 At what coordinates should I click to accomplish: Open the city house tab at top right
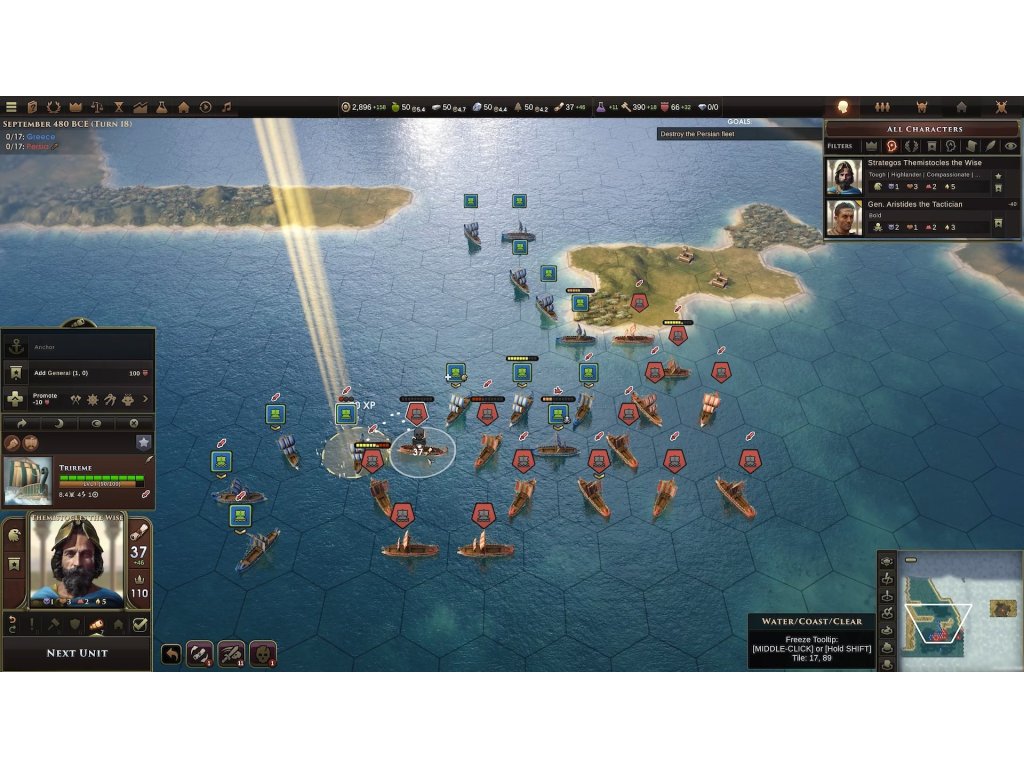[x=961, y=107]
